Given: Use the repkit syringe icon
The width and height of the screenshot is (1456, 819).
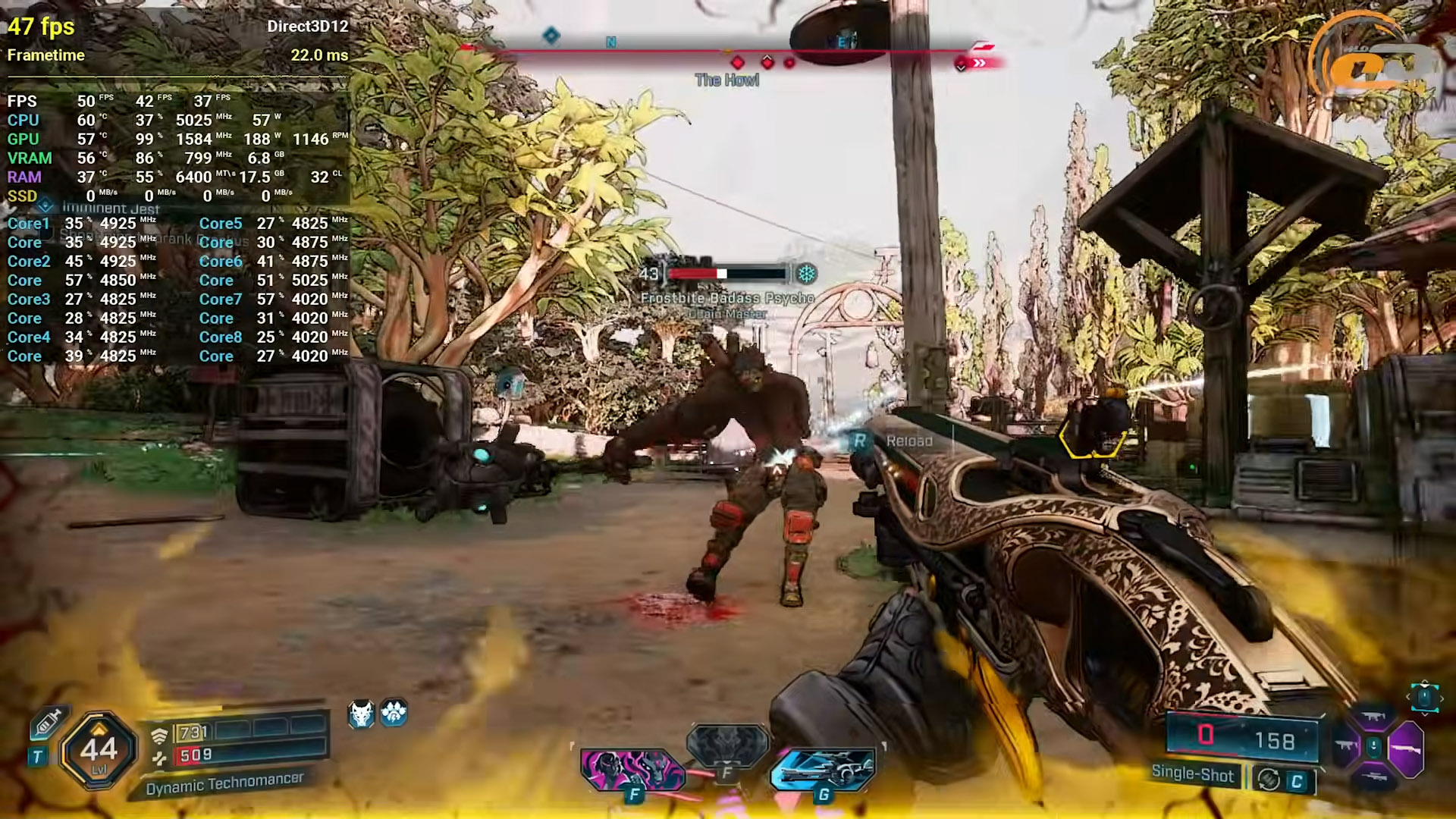Looking at the screenshot, I should coord(47,723).
